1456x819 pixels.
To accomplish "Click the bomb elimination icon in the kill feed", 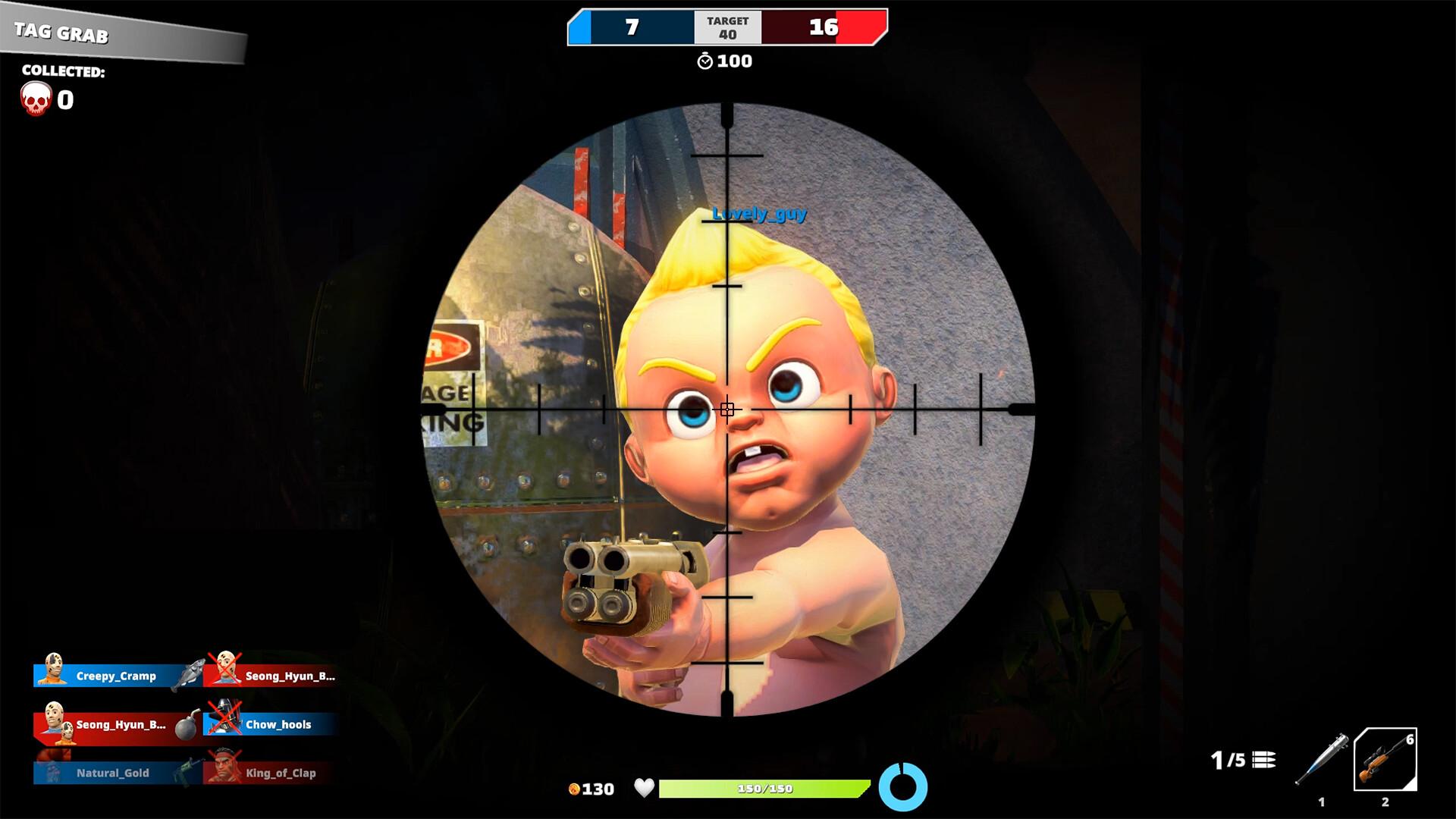I will (x=187, y=724).
